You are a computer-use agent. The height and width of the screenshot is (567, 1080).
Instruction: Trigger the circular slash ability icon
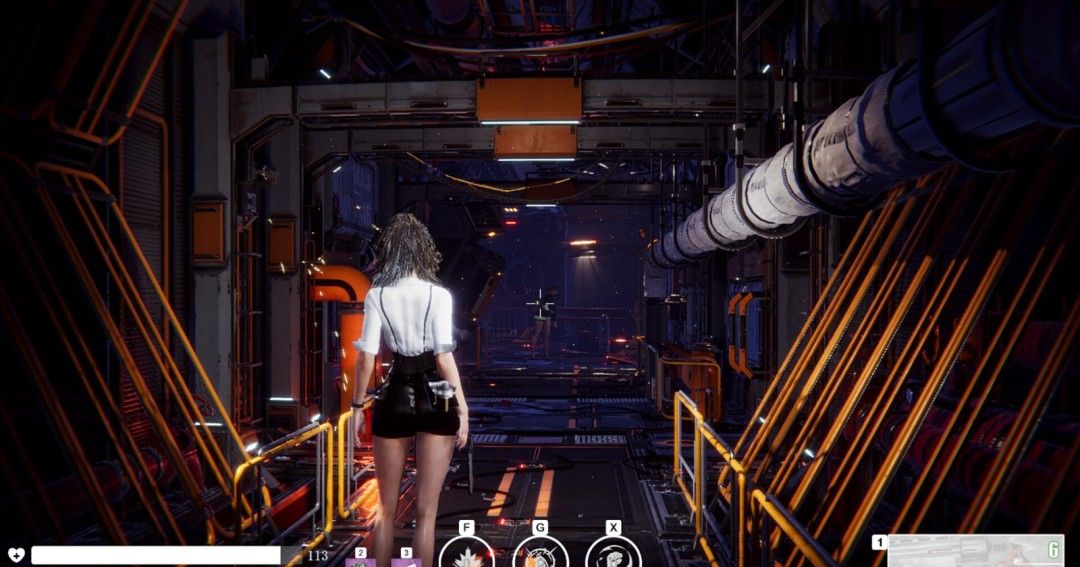click(x=540, y=554)
